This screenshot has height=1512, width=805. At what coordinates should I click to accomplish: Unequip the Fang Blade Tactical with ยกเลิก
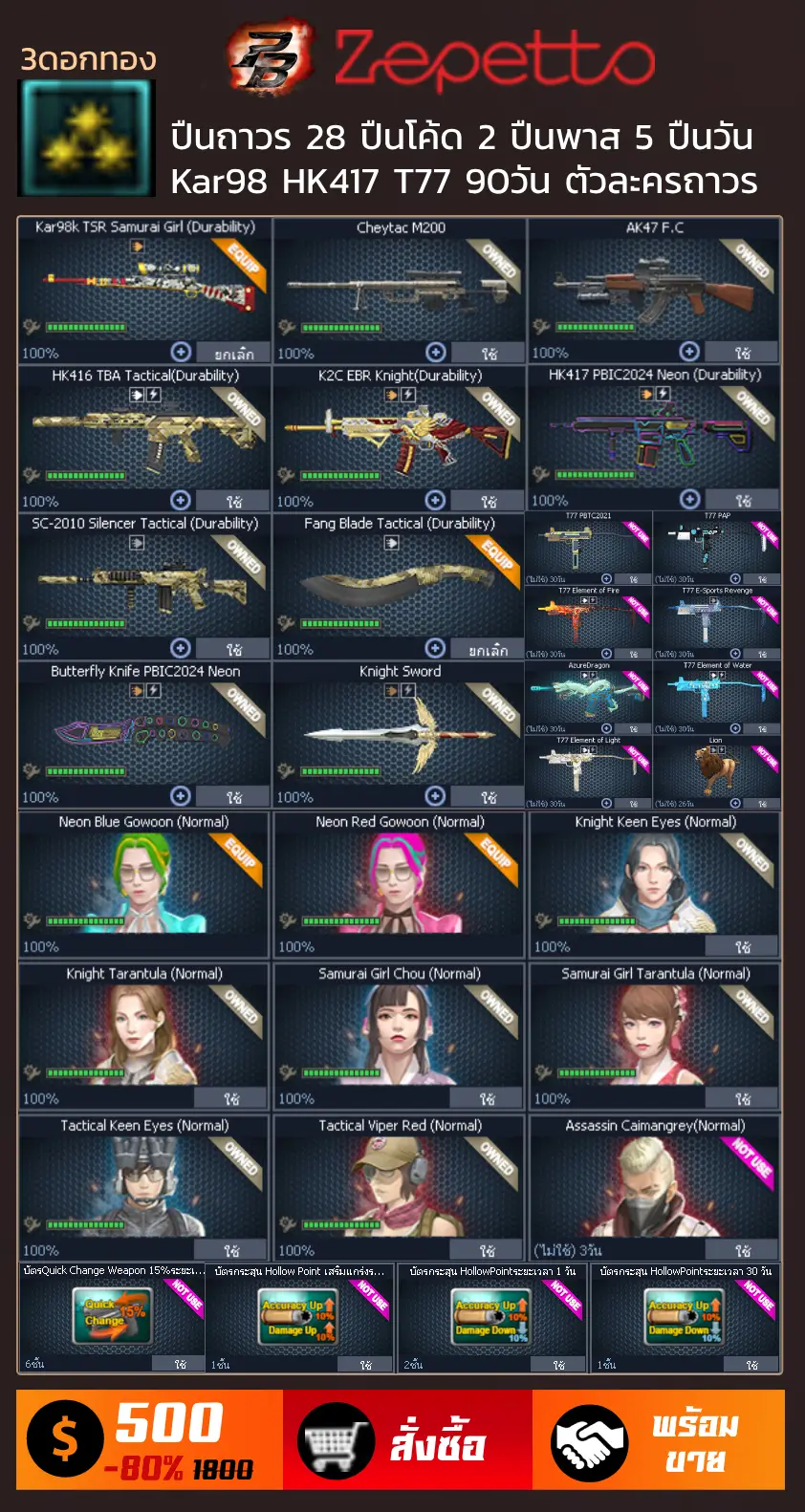488,649
